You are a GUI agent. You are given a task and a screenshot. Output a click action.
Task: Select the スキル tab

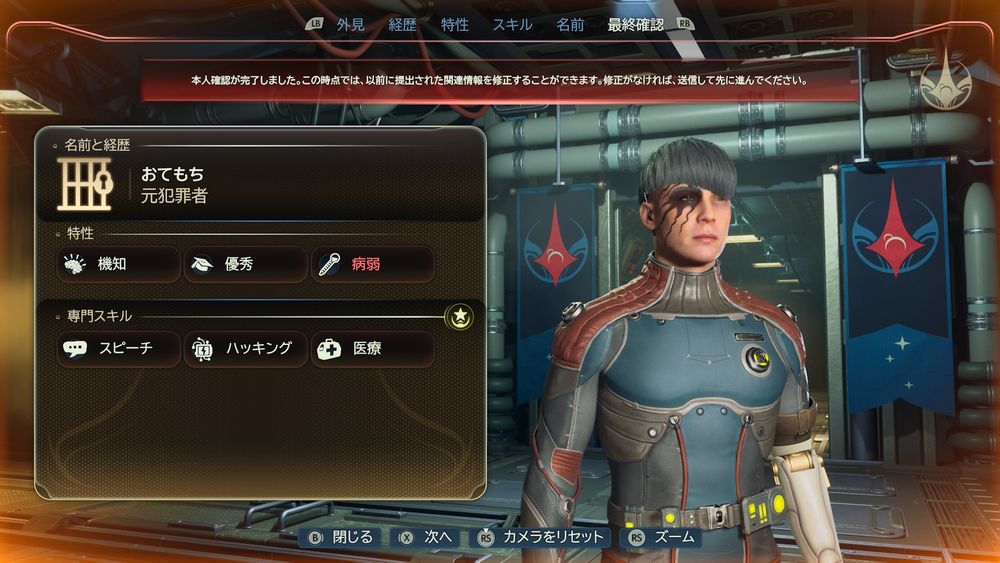[x=512, y=25]
